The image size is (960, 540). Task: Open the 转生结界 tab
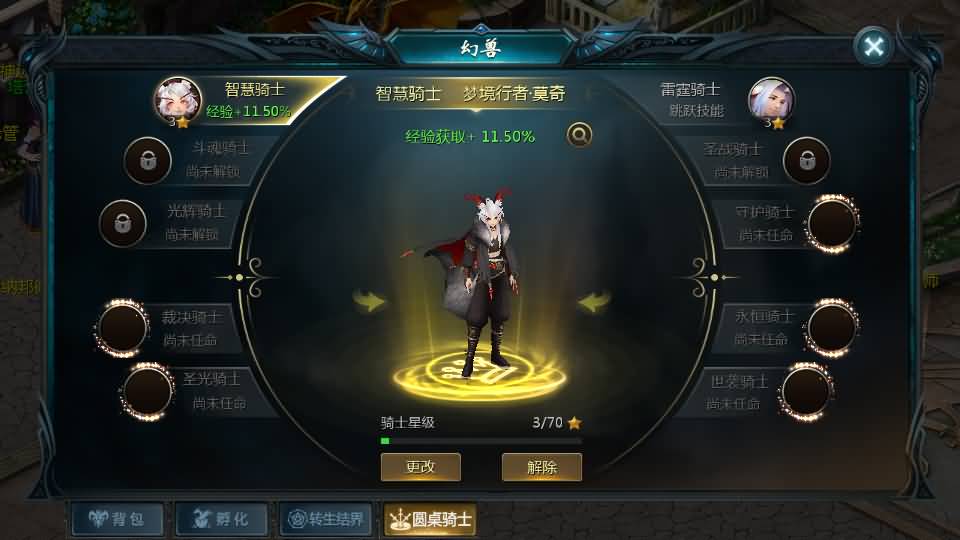click(x=326, y=519)
